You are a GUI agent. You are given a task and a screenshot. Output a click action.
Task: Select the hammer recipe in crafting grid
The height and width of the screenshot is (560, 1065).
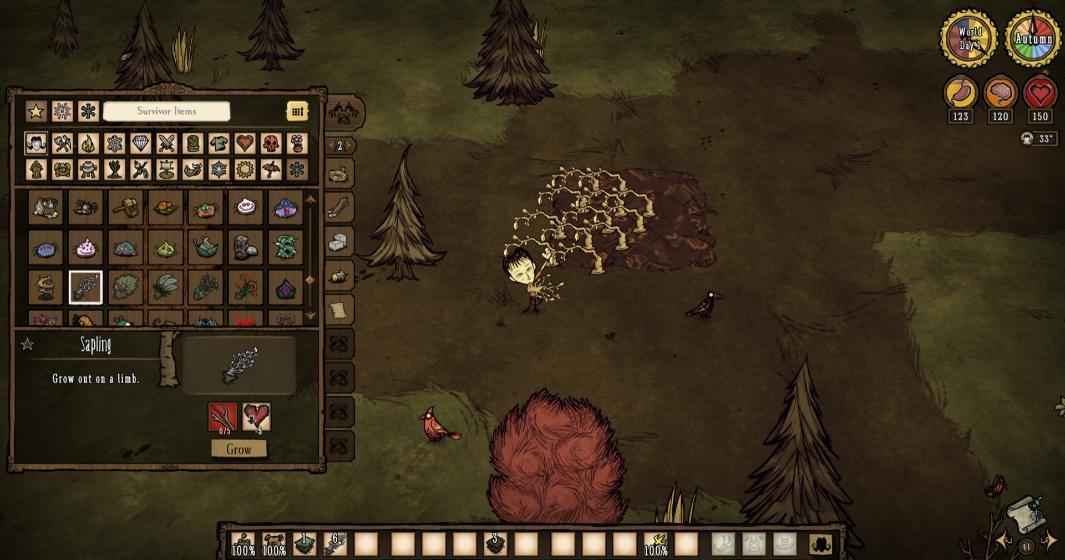coord(125,208)
